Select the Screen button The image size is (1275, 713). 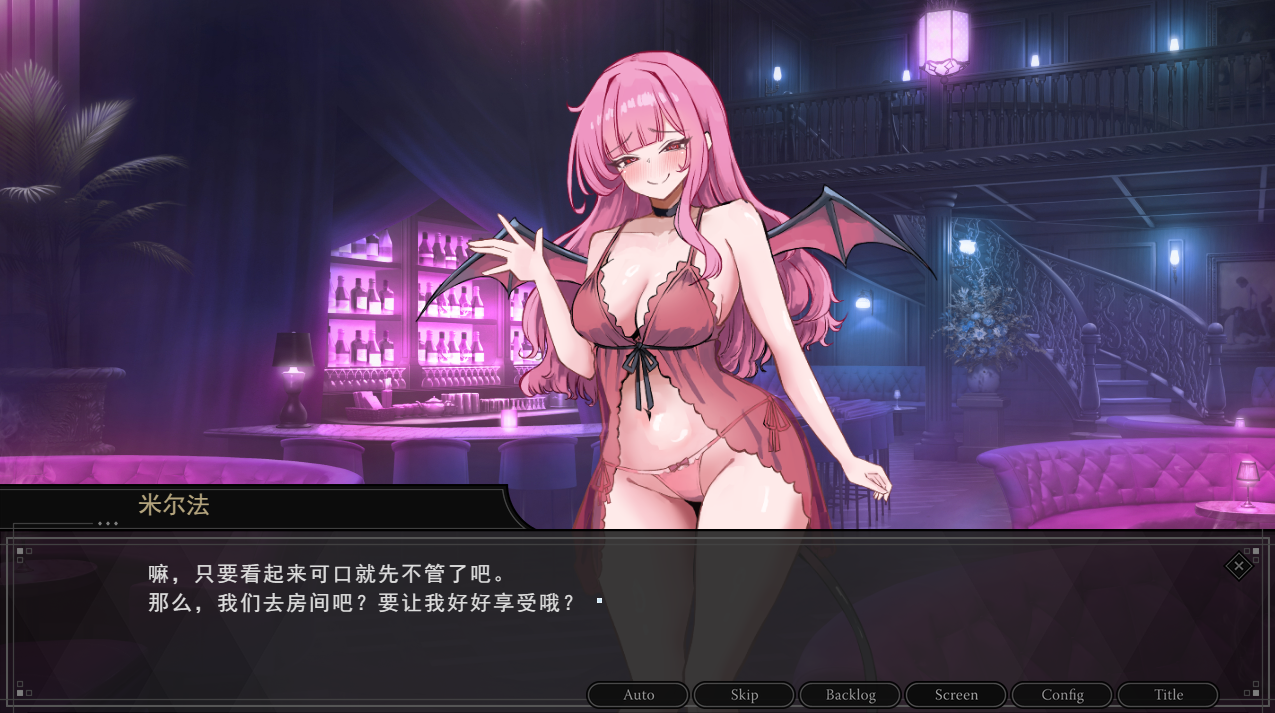pyautogui.click(x=956, y=695)
